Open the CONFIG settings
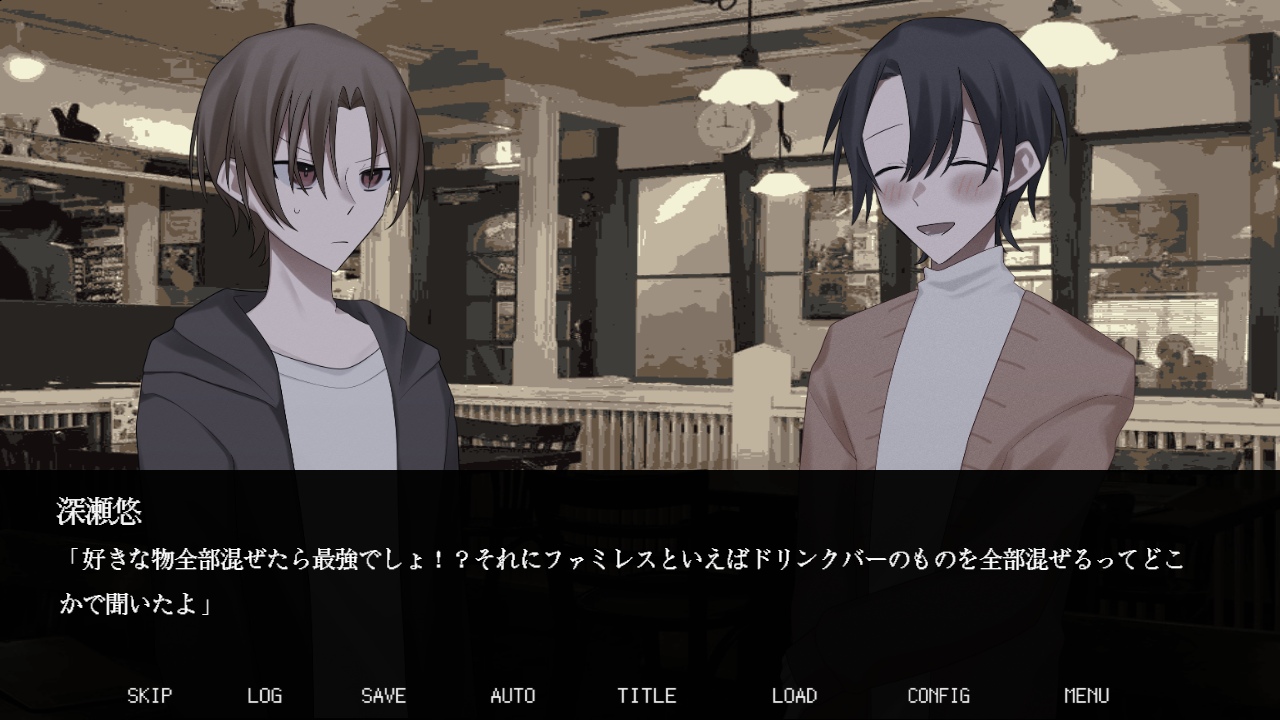 click(x=938, y=695)
